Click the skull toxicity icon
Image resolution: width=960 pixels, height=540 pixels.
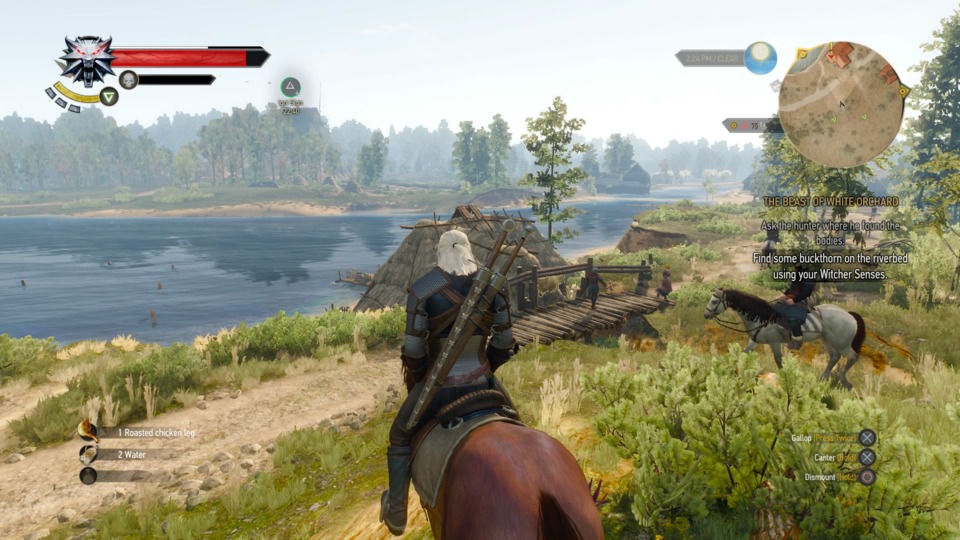[x=128, y=80]
